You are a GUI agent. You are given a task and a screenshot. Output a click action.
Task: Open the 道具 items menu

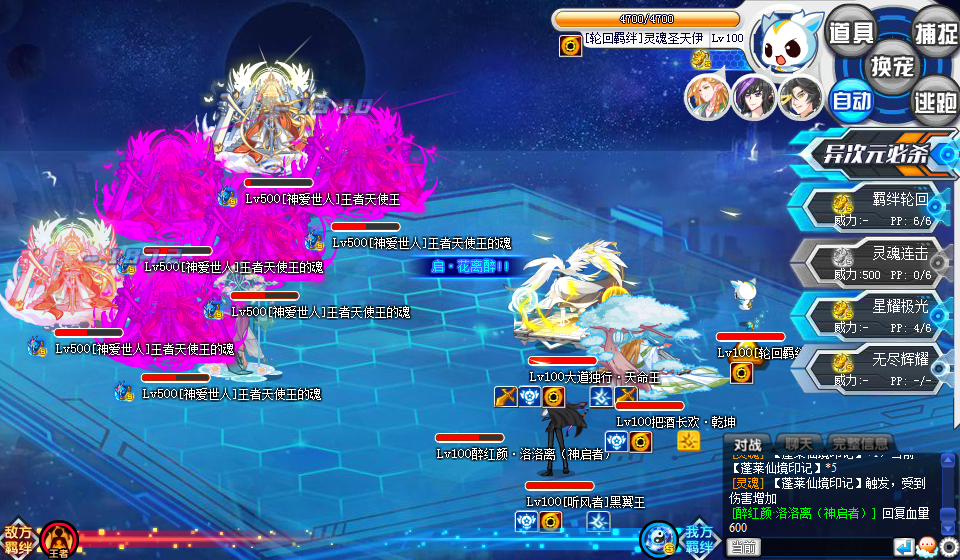pos(852,32)
